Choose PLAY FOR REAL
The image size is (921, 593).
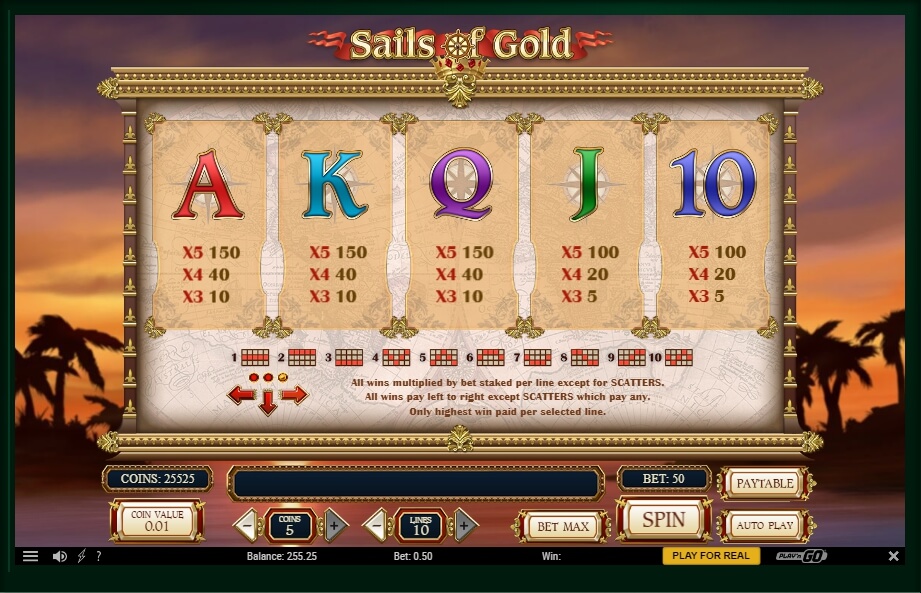[711, 556]
